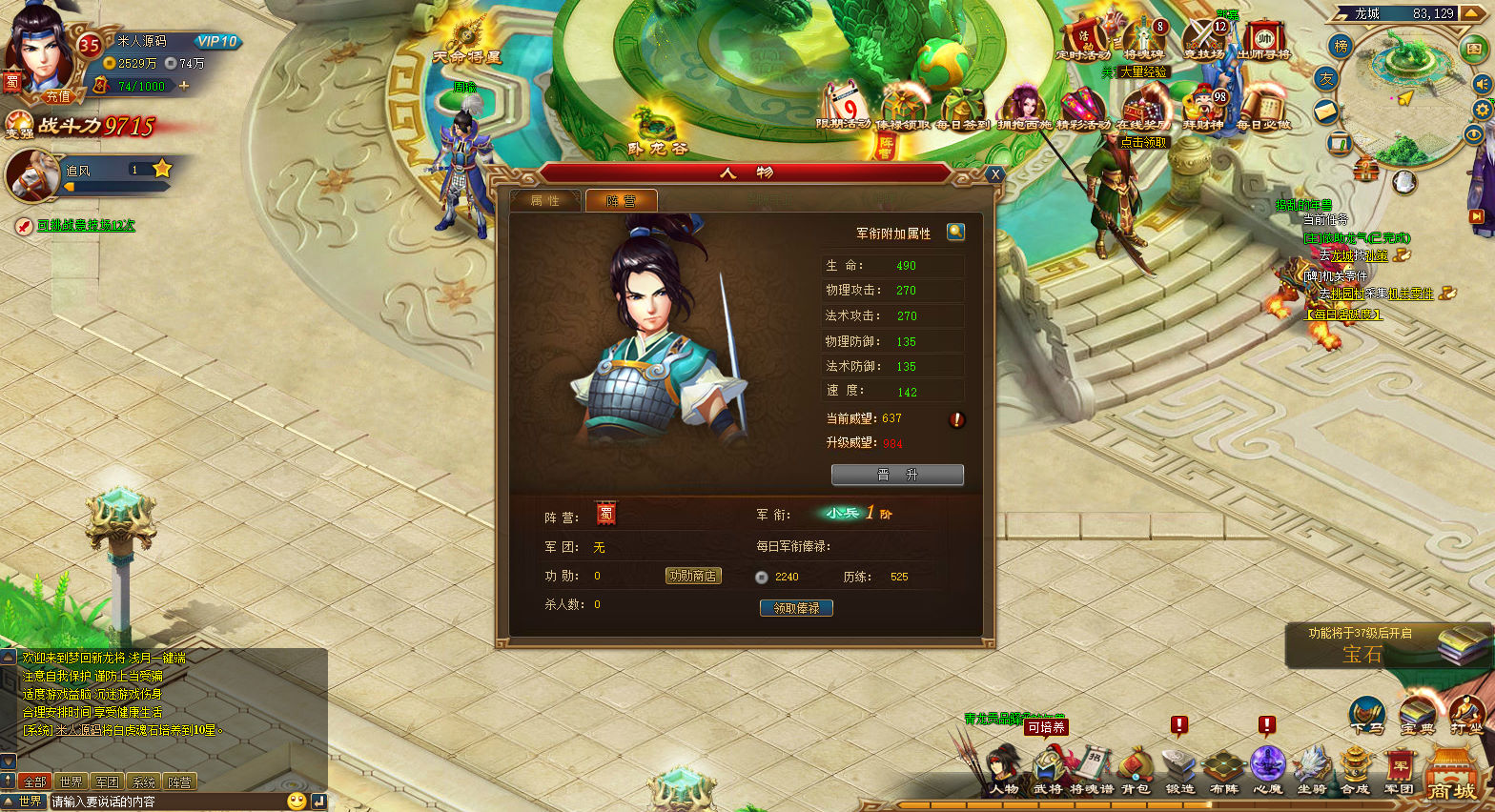Viewport: 1495px width, 812px height.
Task: Close the 人物 character window
Action: pyautogui.click(x=994, y=174)
